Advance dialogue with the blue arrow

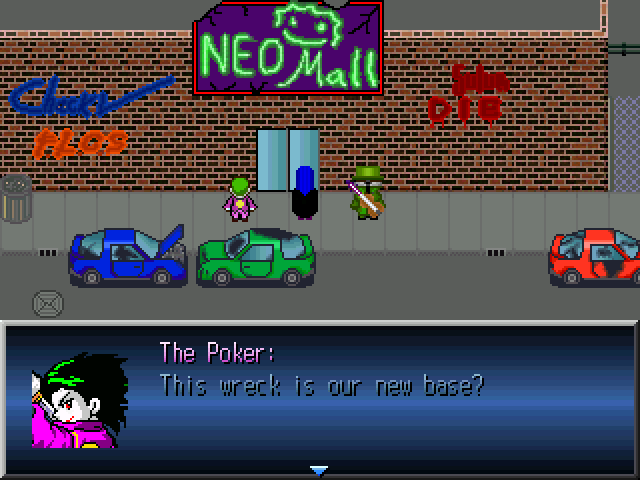click(318, 469)
